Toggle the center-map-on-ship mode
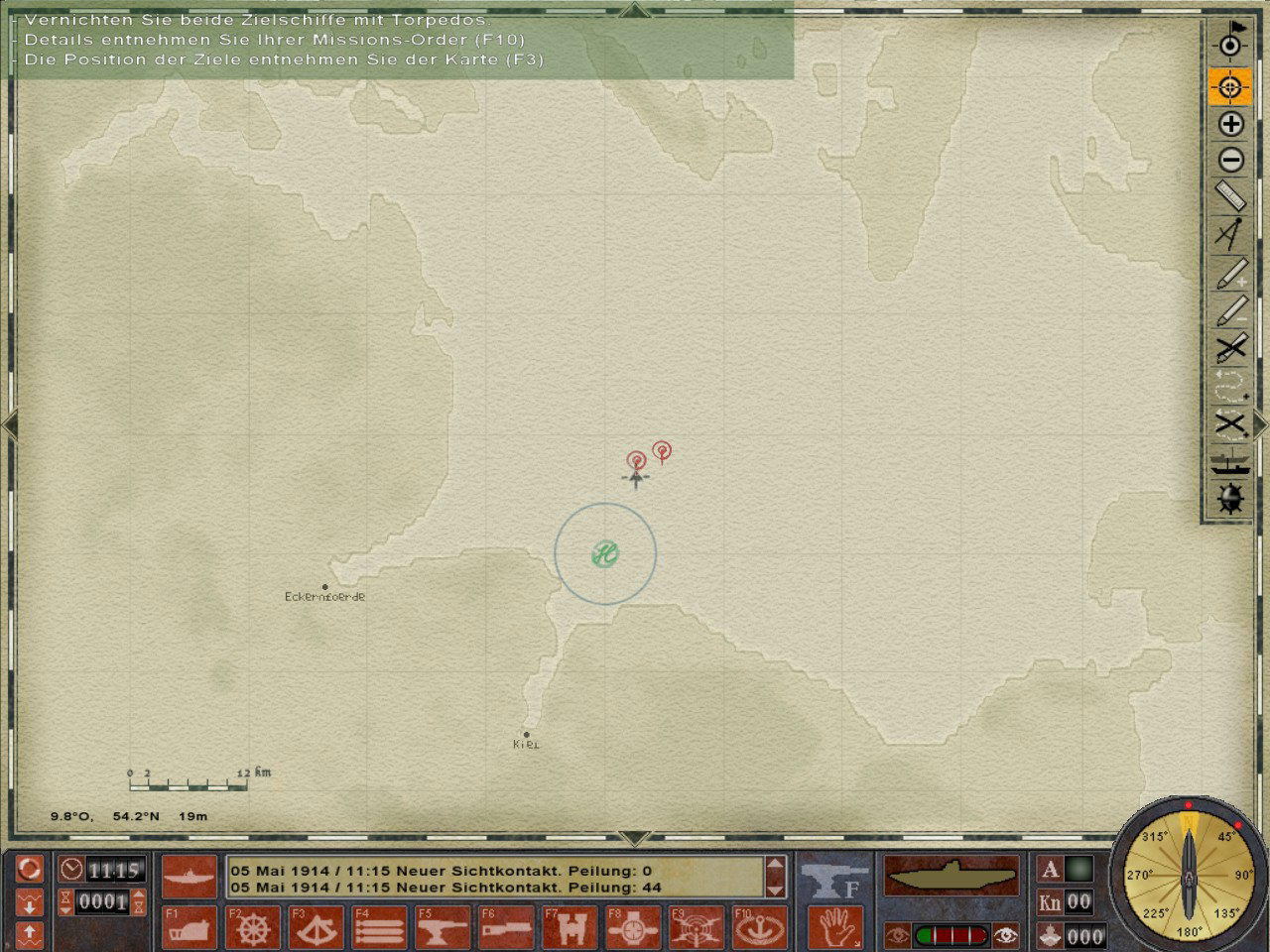Viewport: 1270px width, 952px height. (1230, 86)
